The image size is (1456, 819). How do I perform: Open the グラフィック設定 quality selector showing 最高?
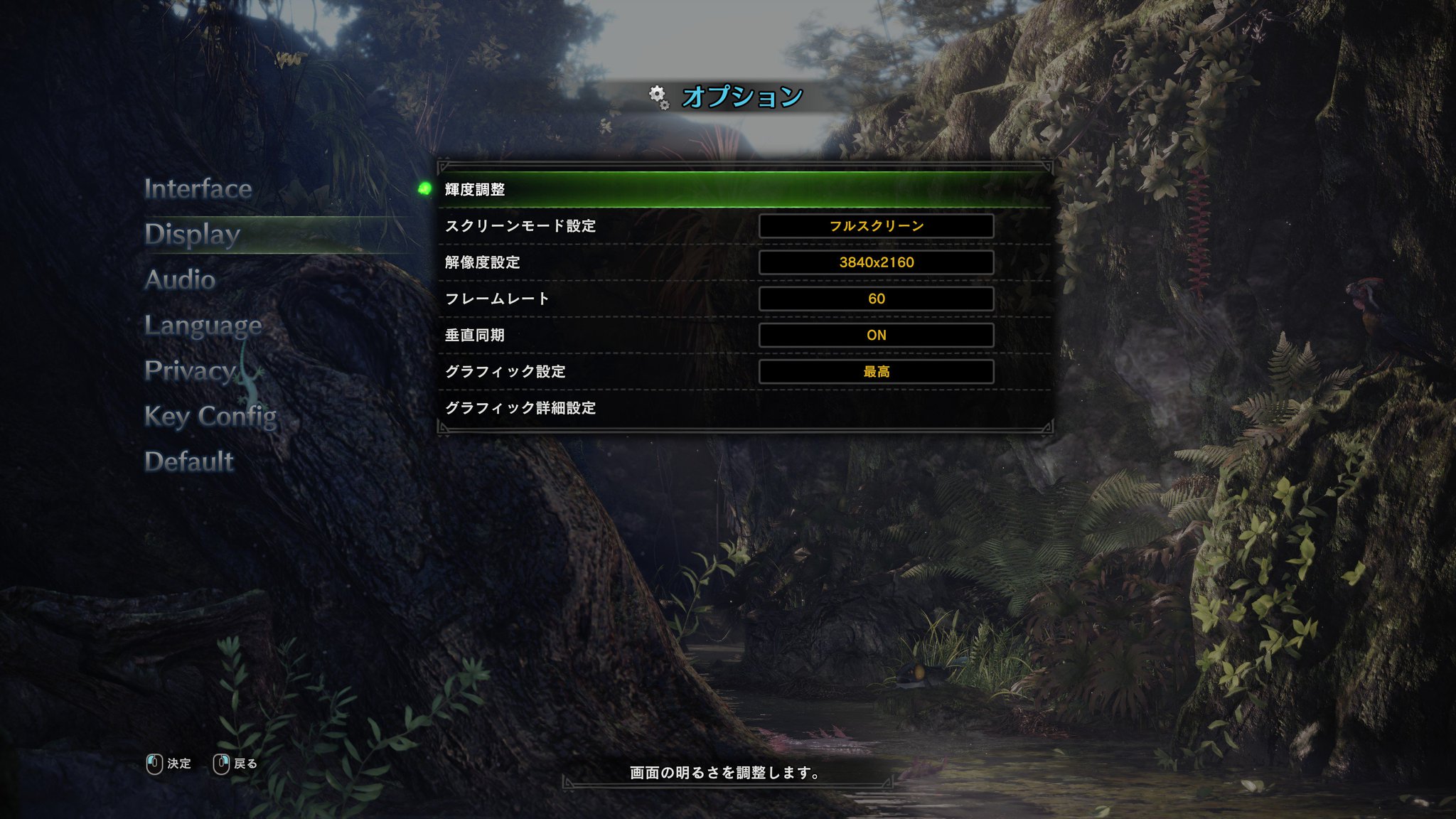[877, 370]
